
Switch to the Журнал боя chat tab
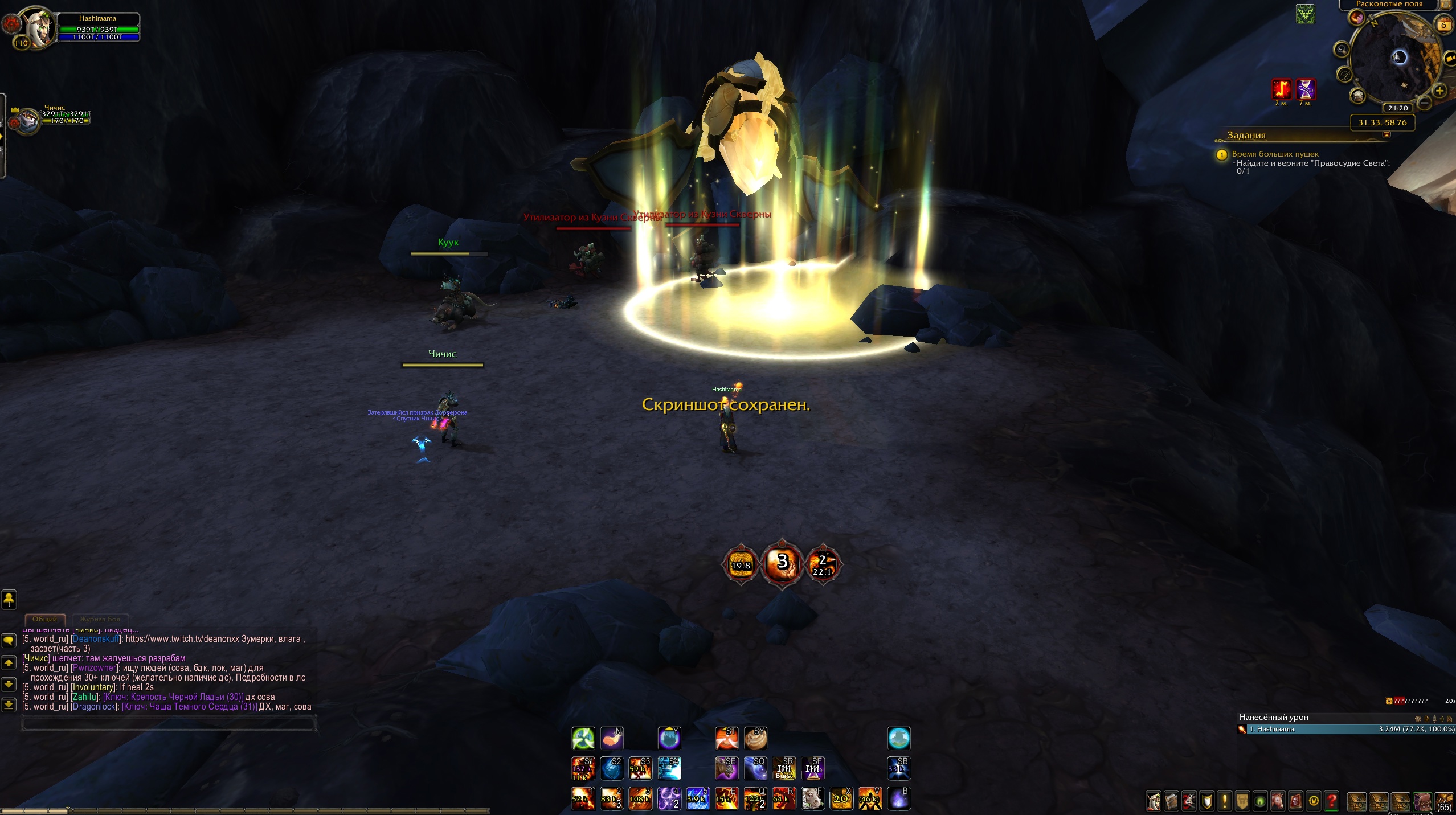click(100, 619)
